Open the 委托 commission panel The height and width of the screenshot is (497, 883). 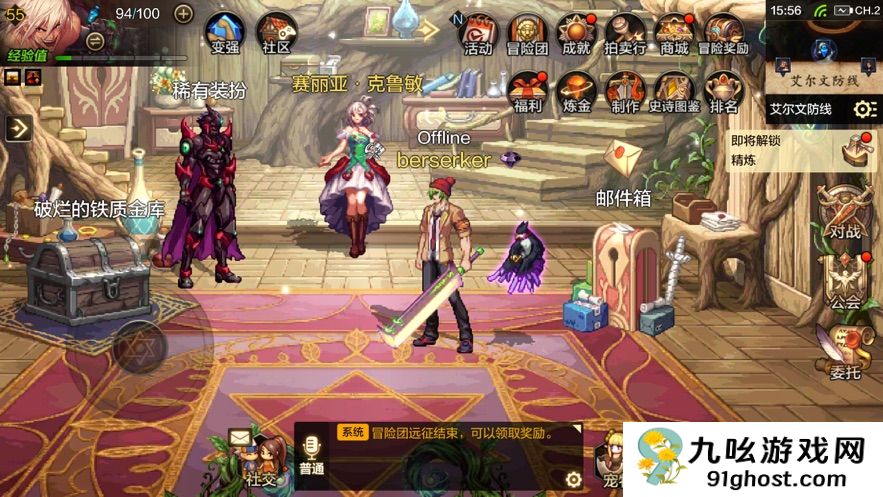845,351
